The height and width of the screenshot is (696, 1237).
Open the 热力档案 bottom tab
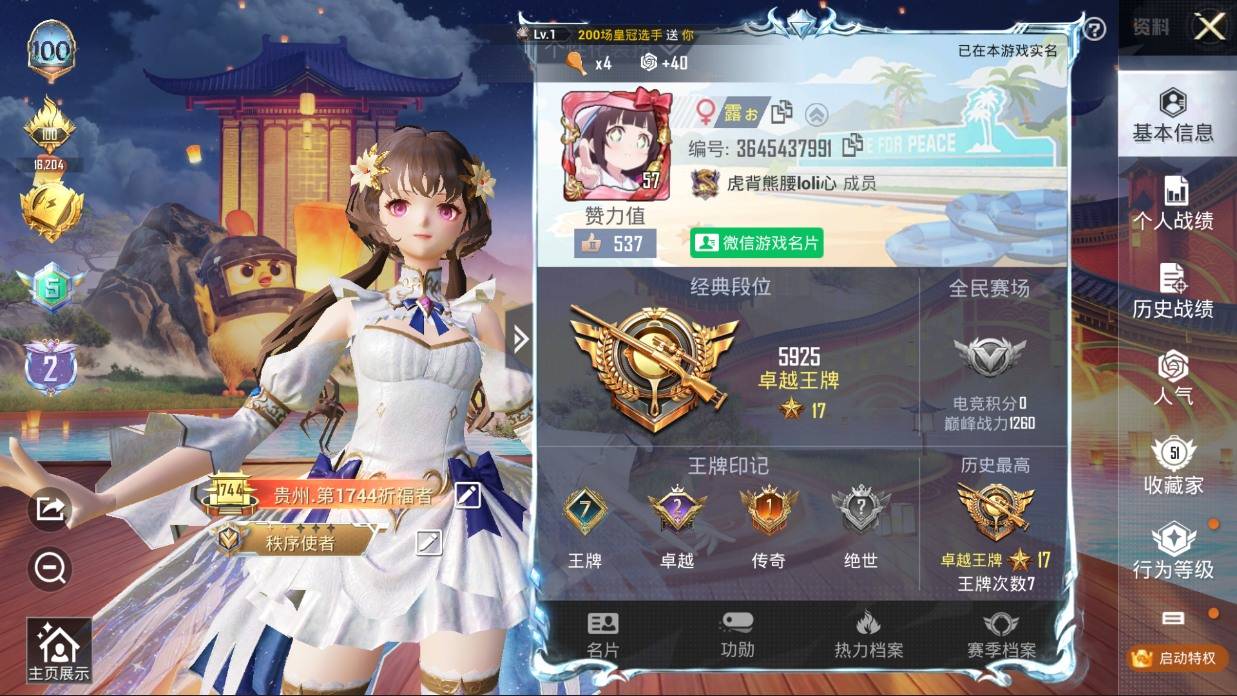click(868, 635)
